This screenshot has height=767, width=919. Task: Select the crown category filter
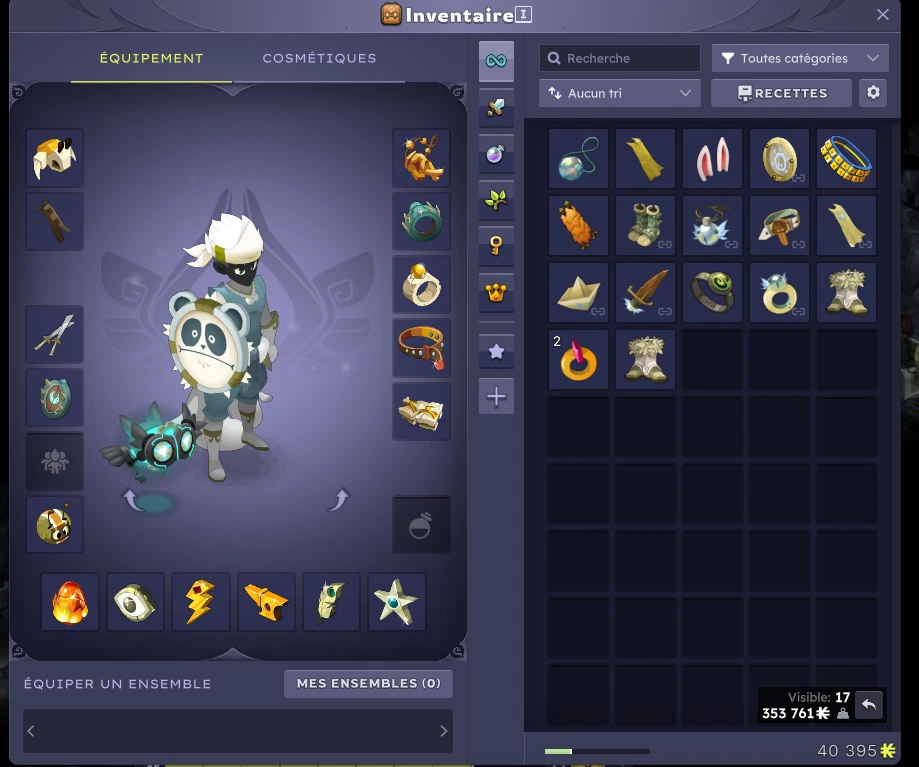tap(496, 294)
